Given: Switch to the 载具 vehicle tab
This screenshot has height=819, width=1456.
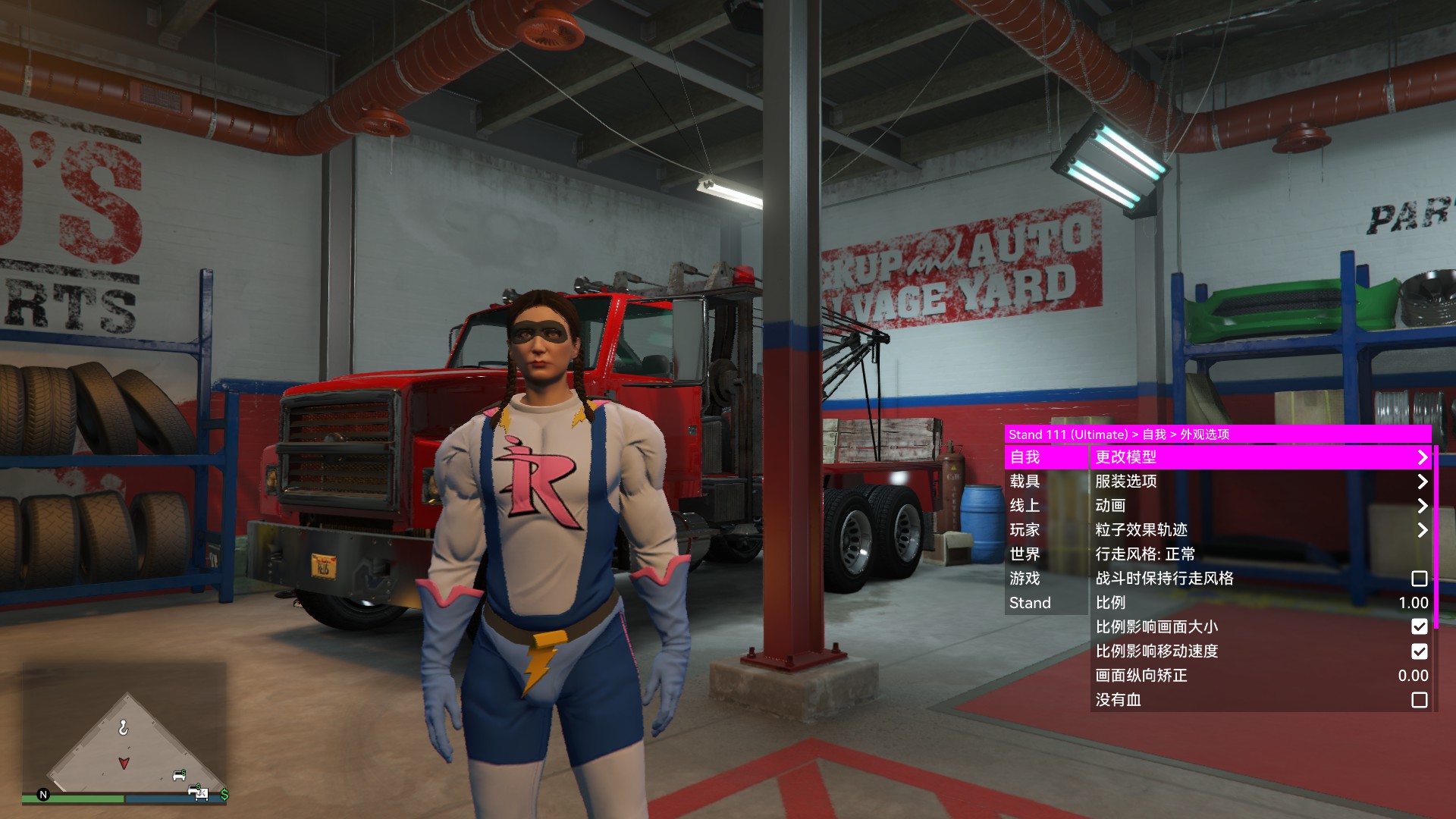Looking at the screenshot, I should point(1045,482).
